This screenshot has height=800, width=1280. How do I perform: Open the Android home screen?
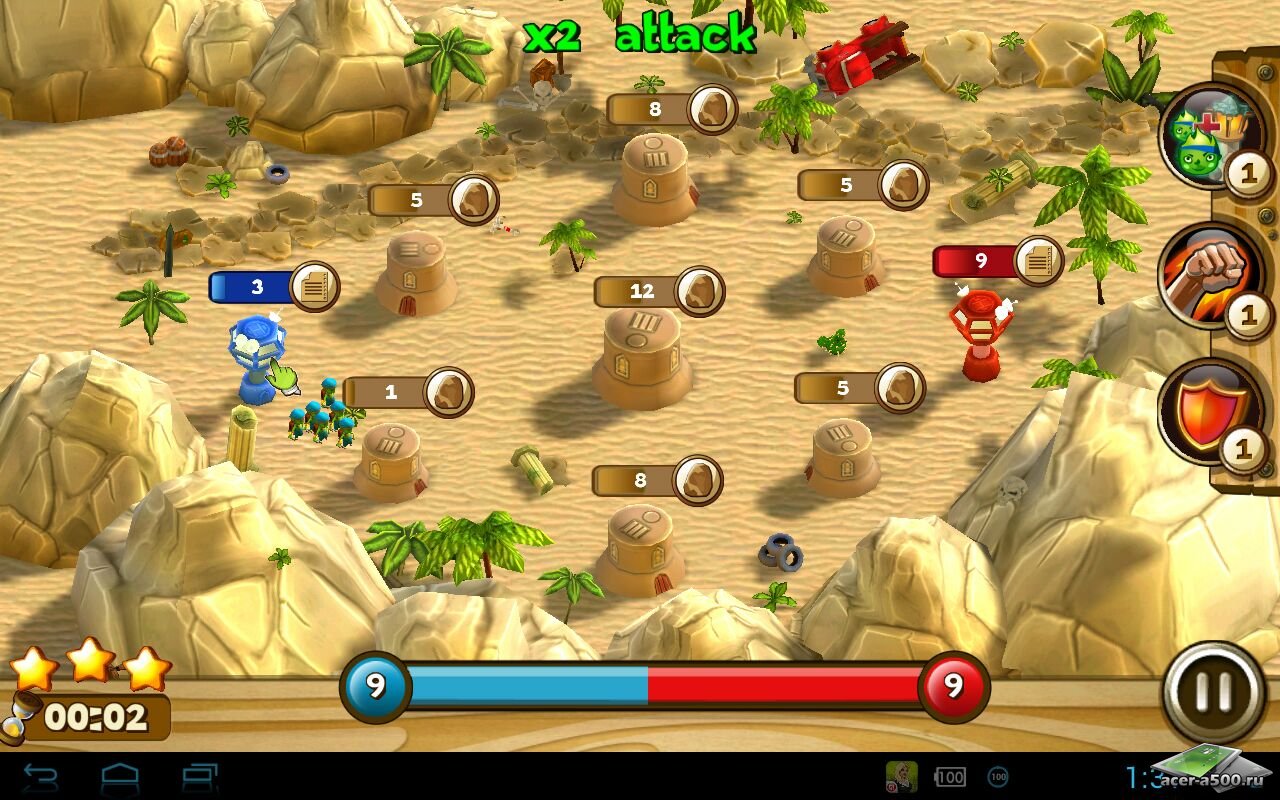click(120, 777)
